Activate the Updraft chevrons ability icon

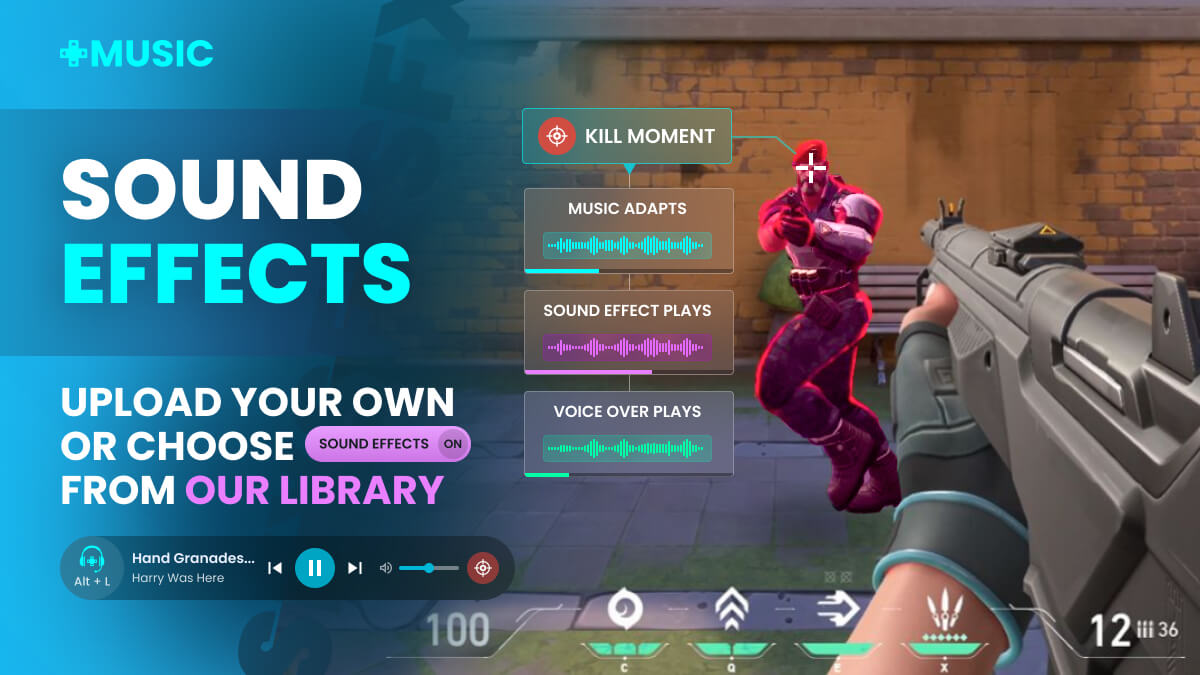tap(729, 610)
